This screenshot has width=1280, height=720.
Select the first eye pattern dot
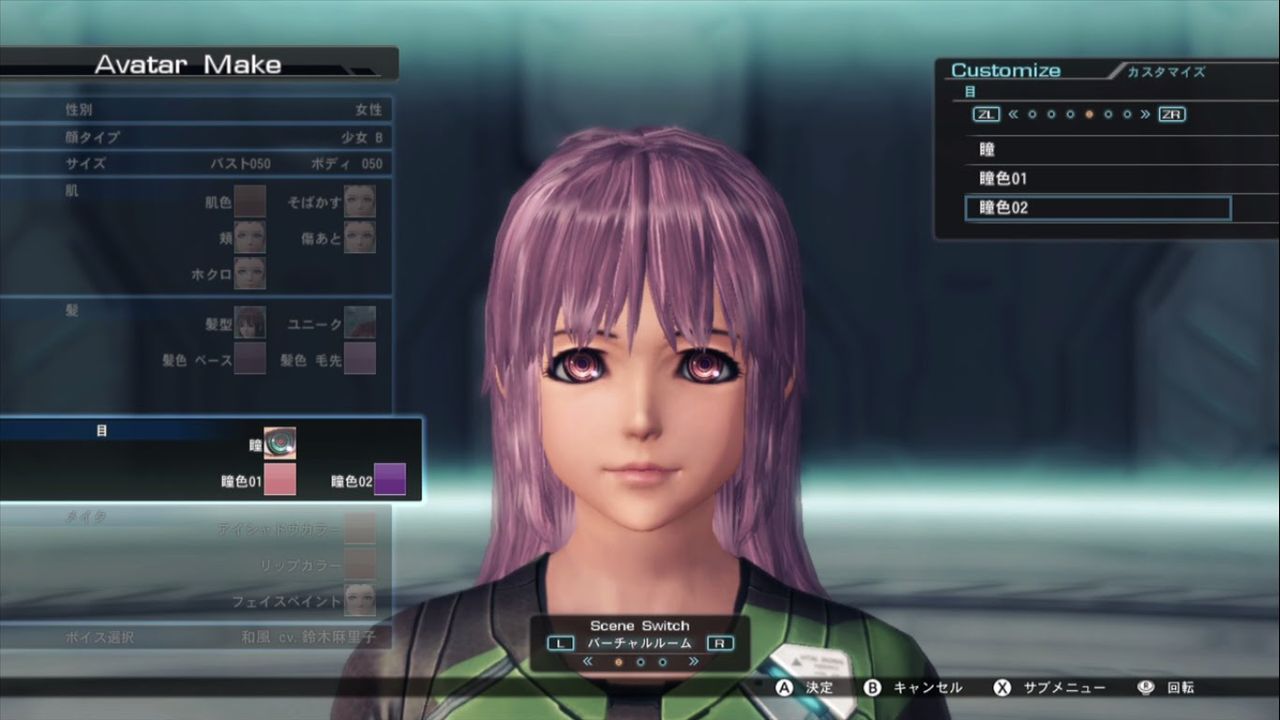click(1033, 114)
